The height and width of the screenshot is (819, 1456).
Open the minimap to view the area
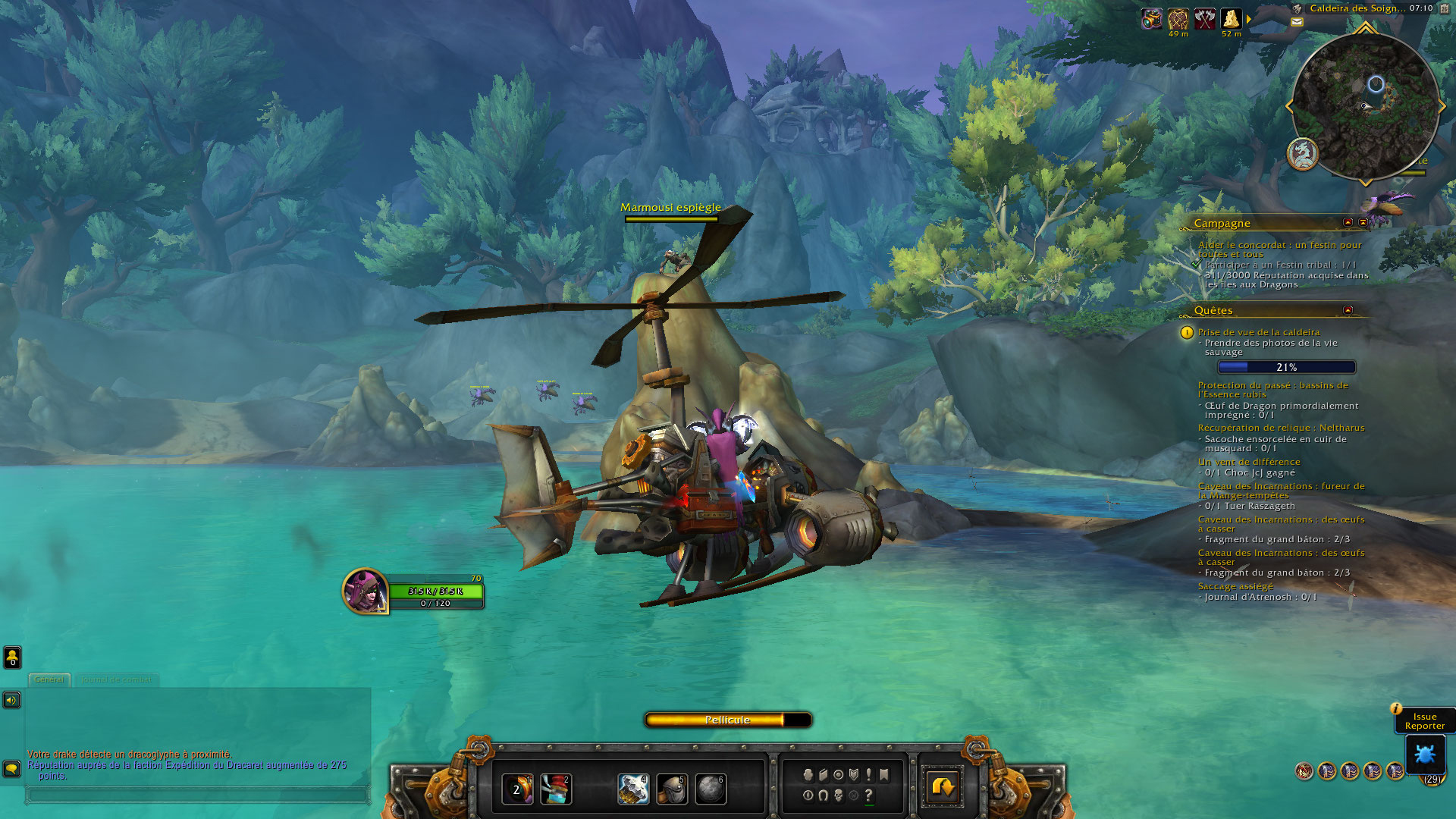click(x=1365, y=106)
